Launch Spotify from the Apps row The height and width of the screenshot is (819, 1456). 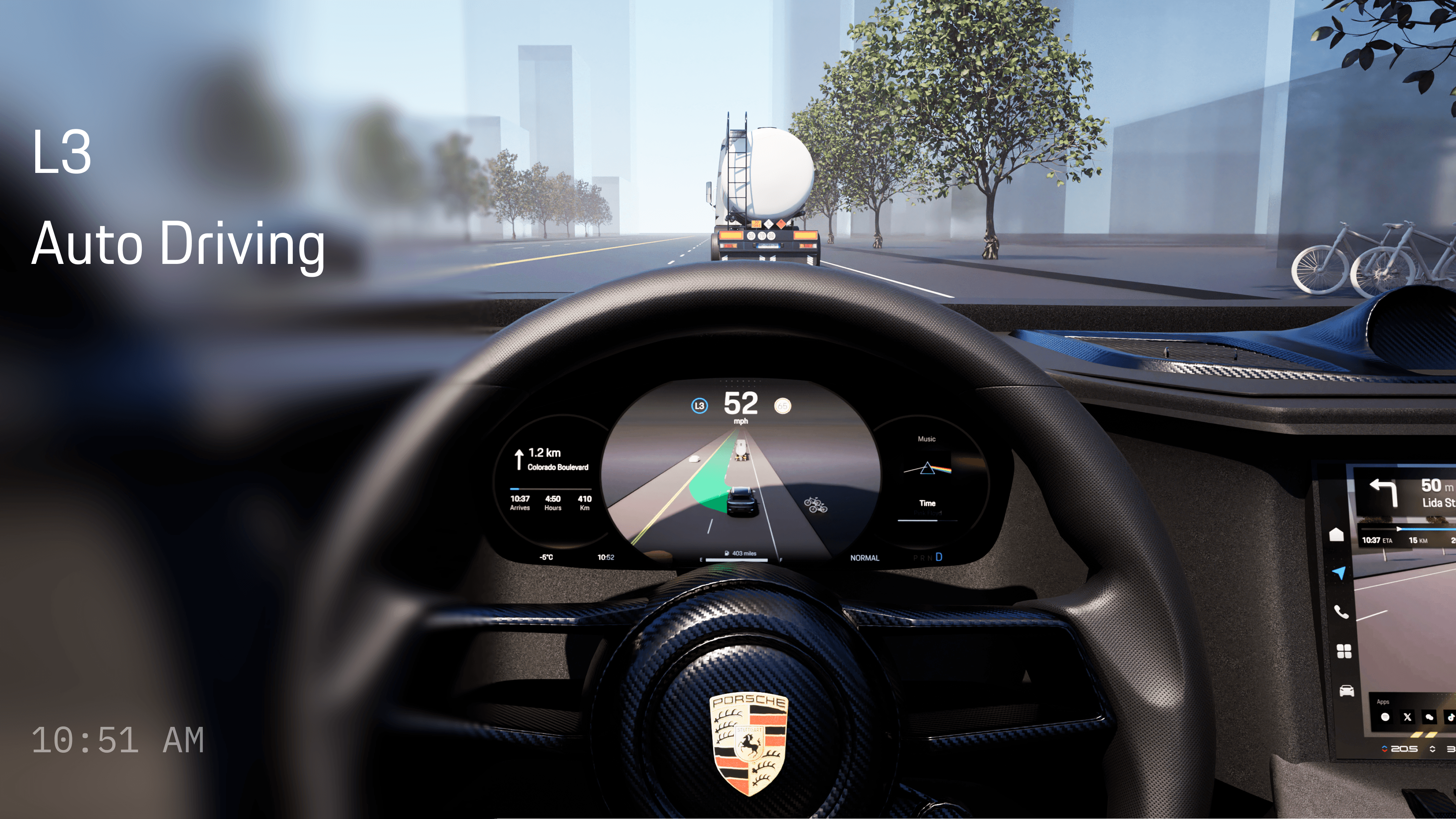(x=1385, y=717)
